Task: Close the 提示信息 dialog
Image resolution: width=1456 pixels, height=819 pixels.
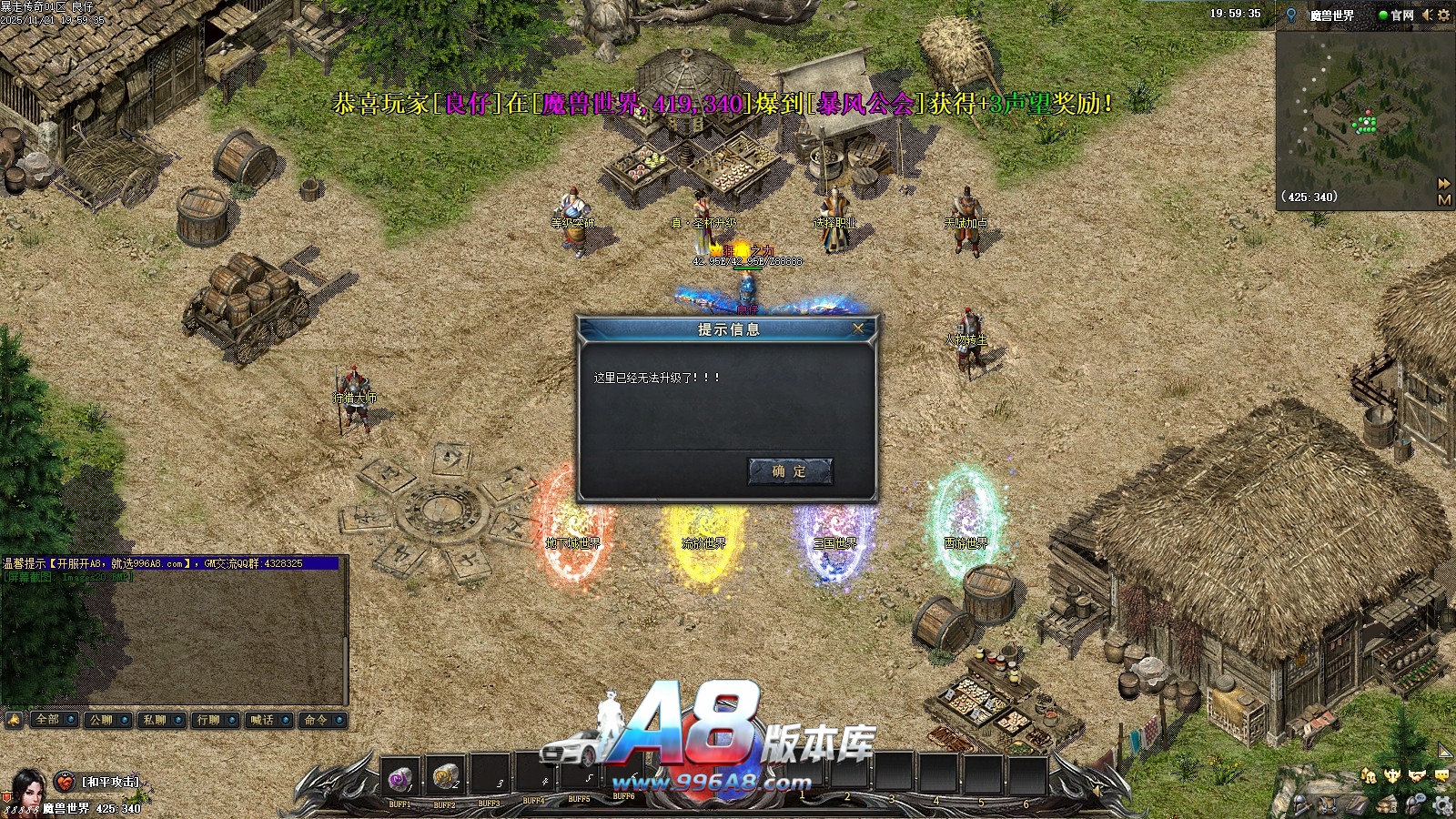Action: pyautogui.click(x=857, y=329)
